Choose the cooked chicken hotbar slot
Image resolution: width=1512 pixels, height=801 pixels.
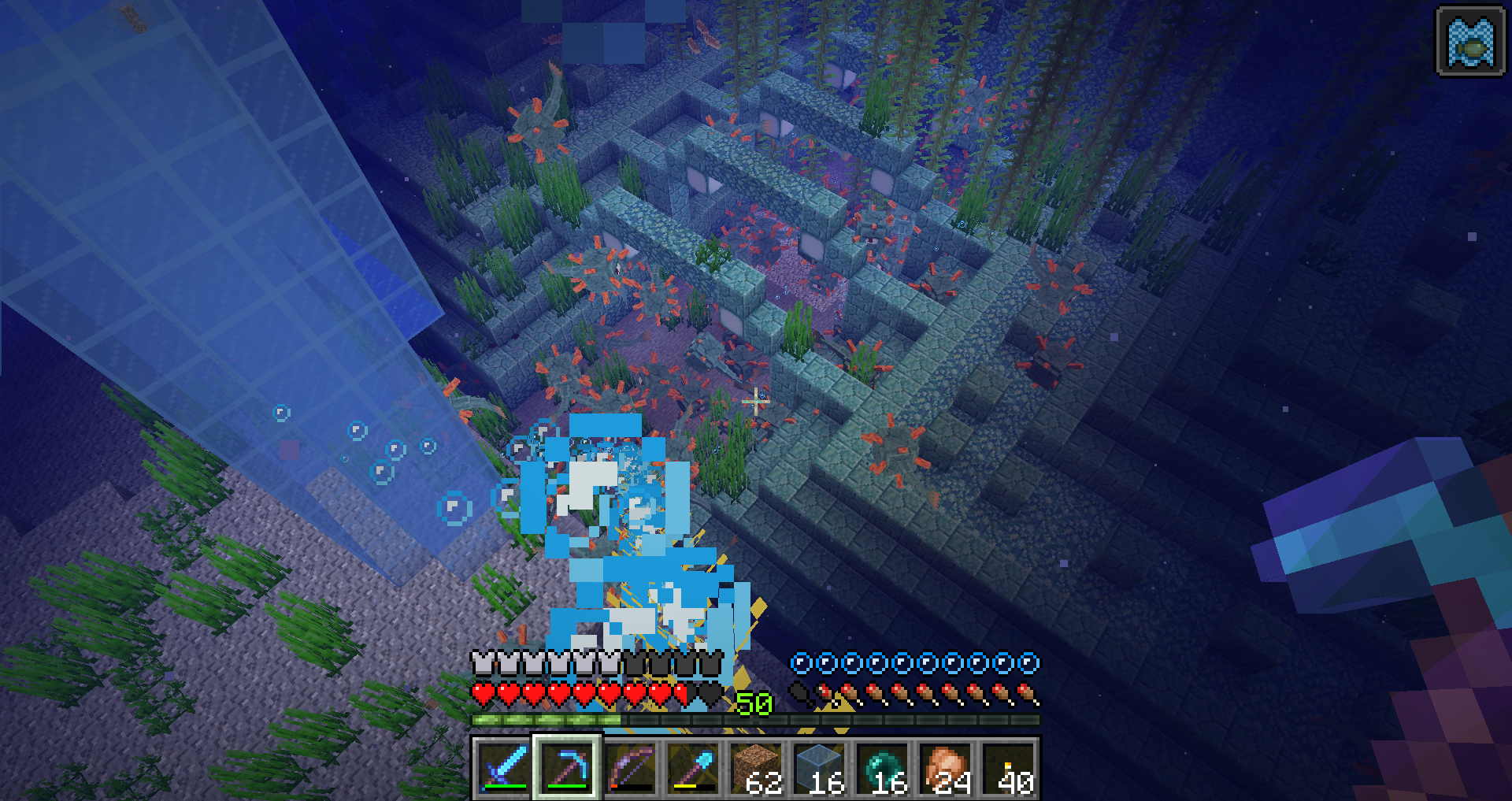click(945, 767)
